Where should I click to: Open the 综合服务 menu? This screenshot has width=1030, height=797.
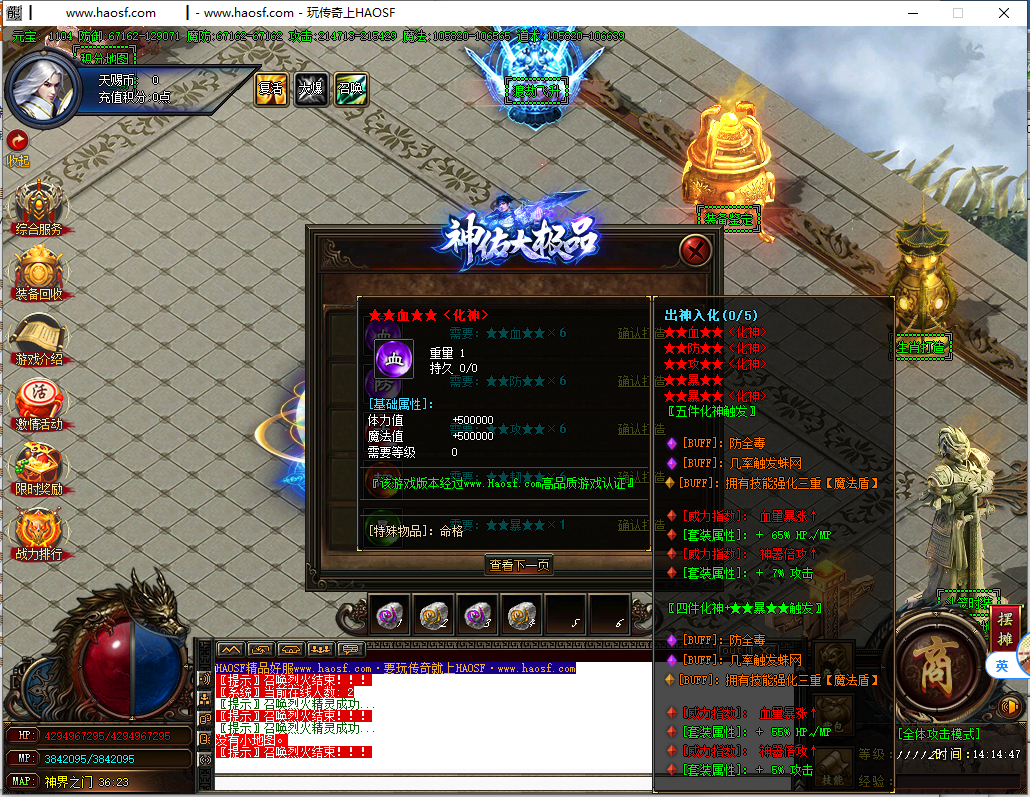click(38, 207)
